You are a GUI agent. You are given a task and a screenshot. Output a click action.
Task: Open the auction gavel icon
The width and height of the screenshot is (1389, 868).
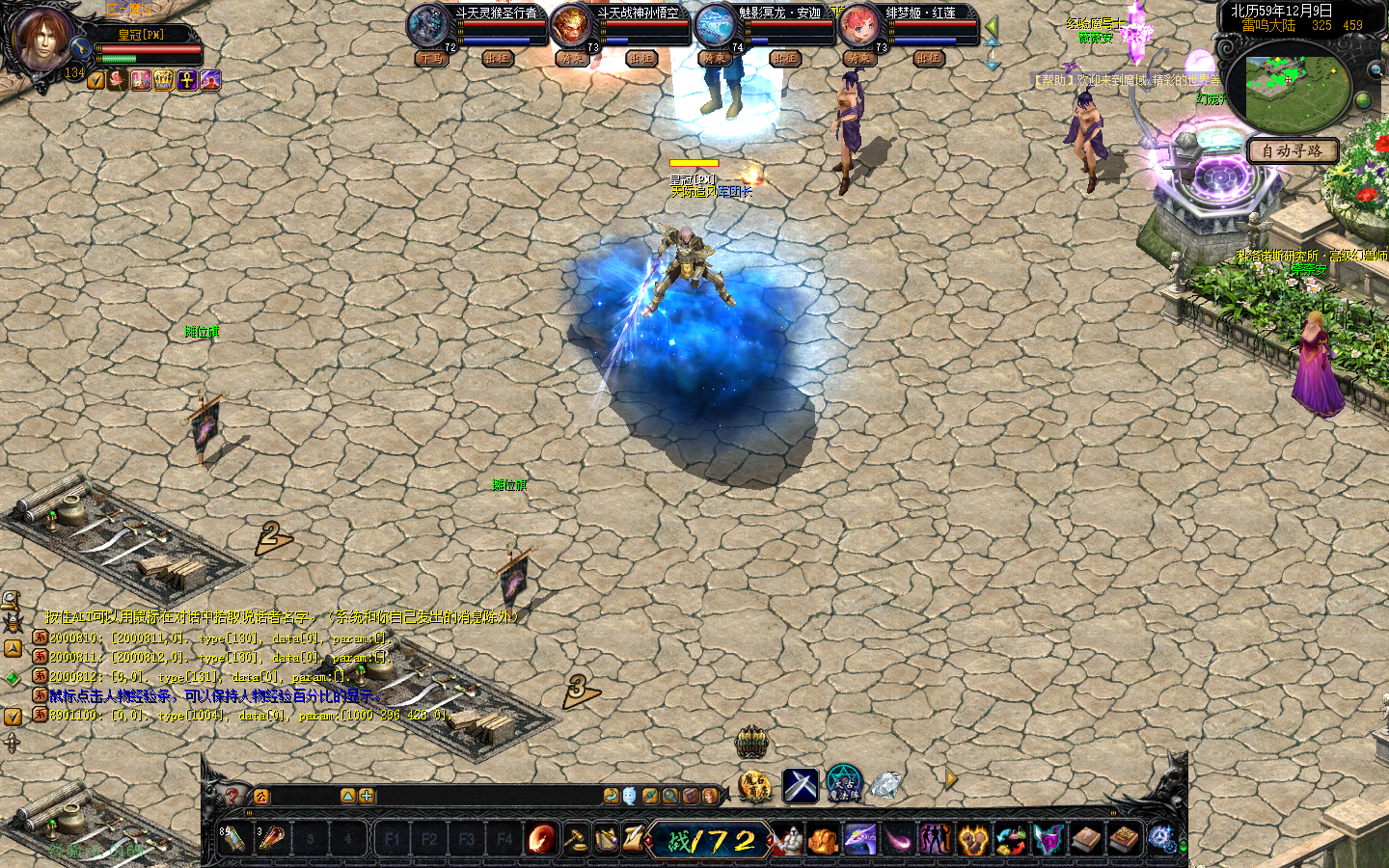coord(576,839)
